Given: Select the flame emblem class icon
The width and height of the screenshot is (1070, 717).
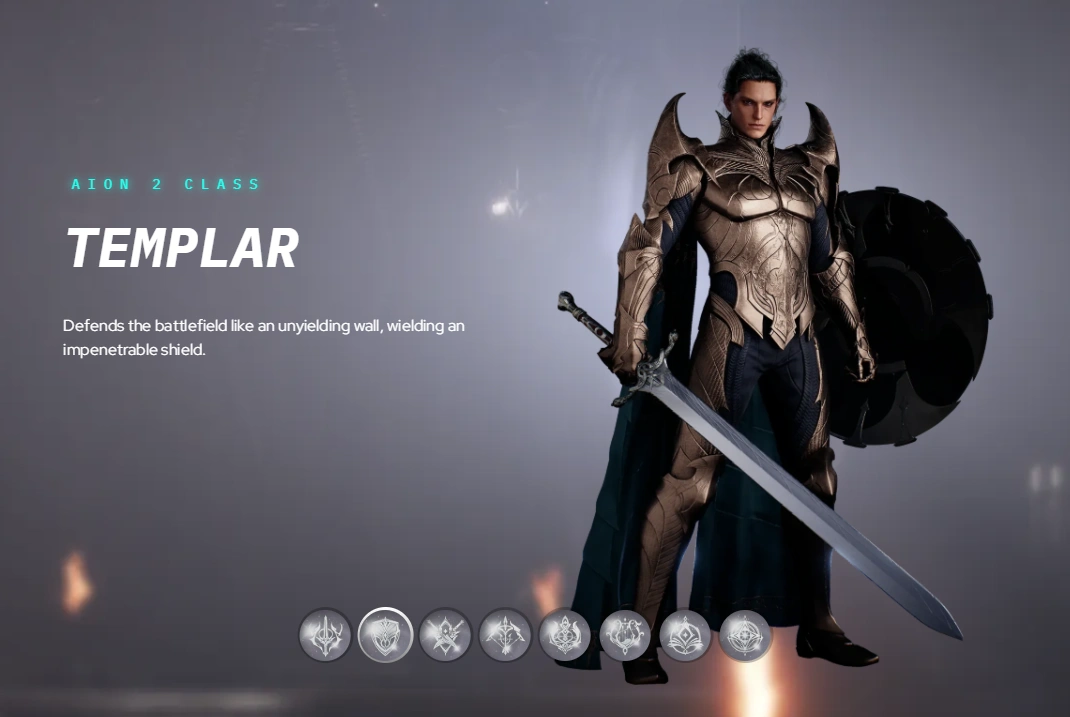Looking at the screenshot, I should pyautogui.click(x=565, y=635).
